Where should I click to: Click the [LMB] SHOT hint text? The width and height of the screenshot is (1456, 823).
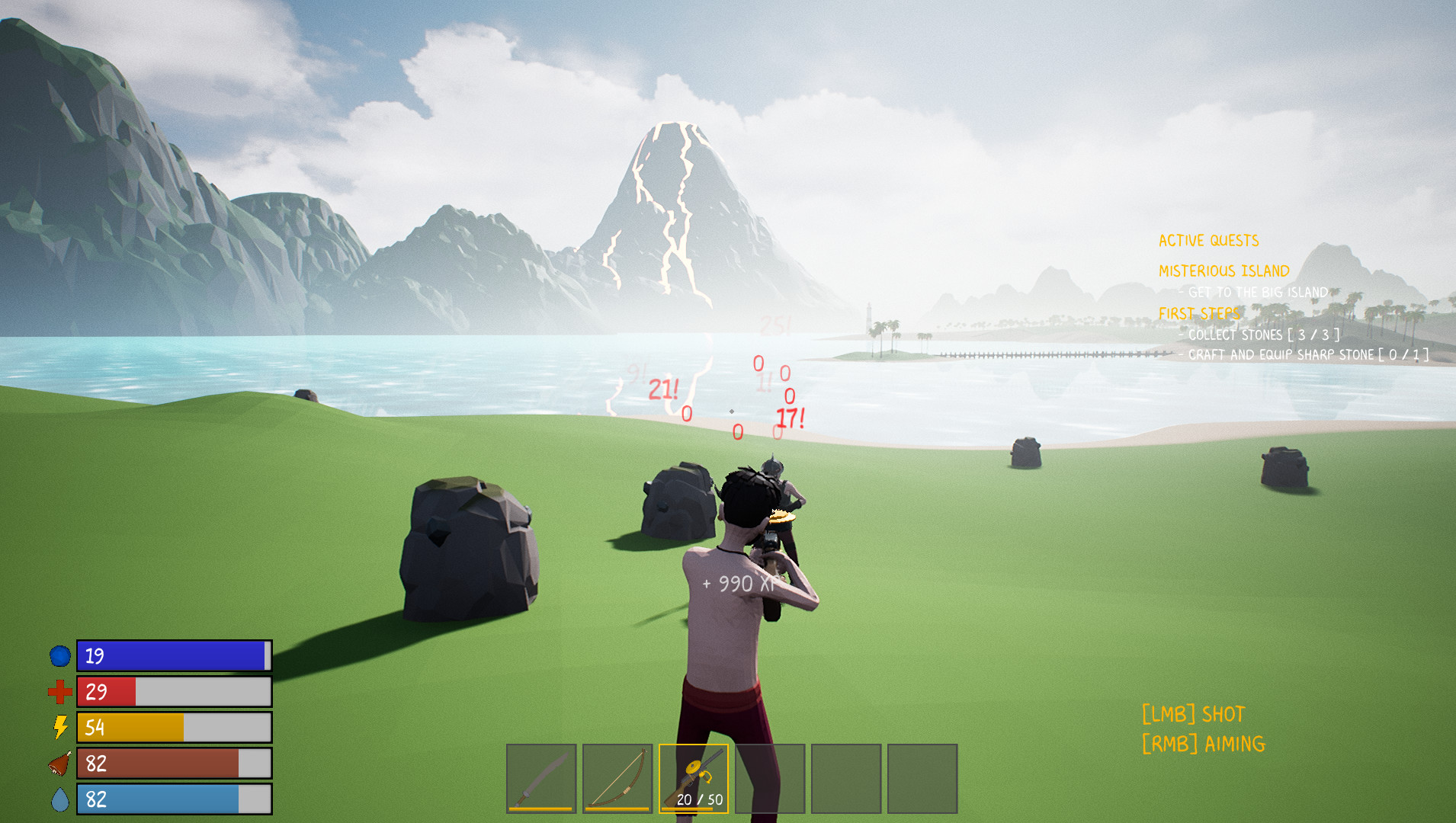pyautogui.click(x=1193, y=714)
